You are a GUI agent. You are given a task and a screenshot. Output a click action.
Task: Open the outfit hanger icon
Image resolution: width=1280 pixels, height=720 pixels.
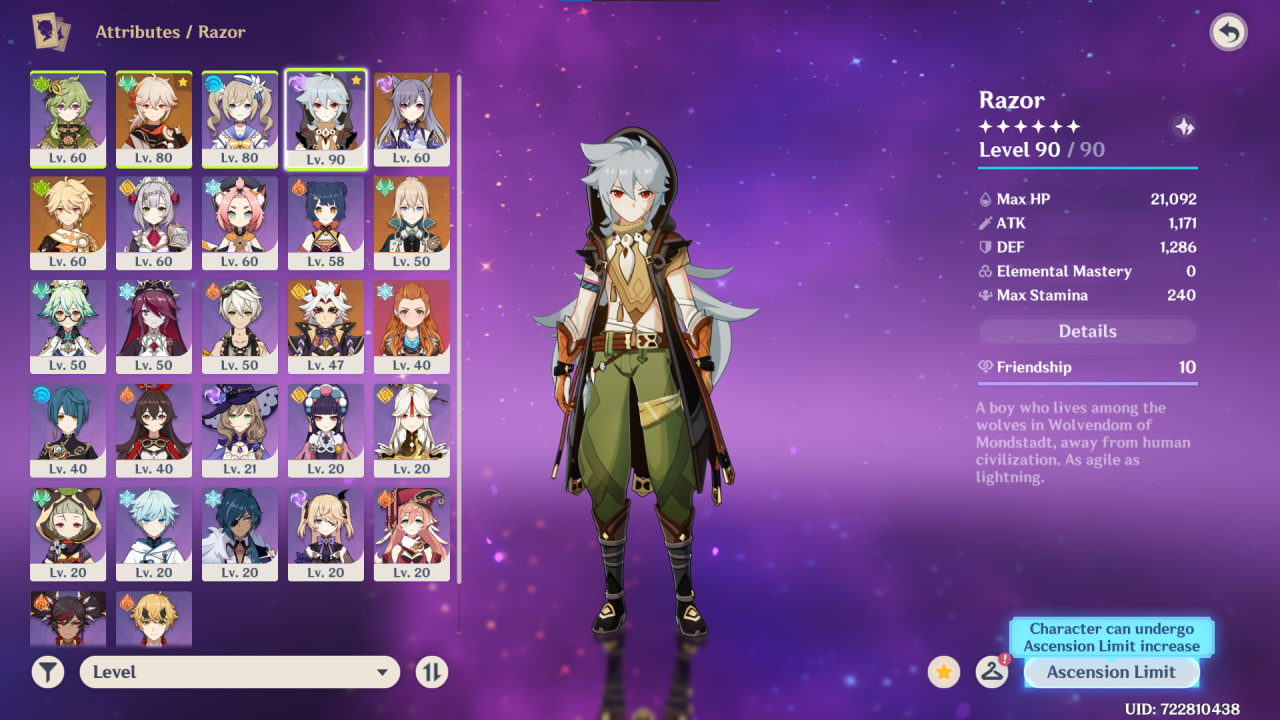click(x=991, y=672)
